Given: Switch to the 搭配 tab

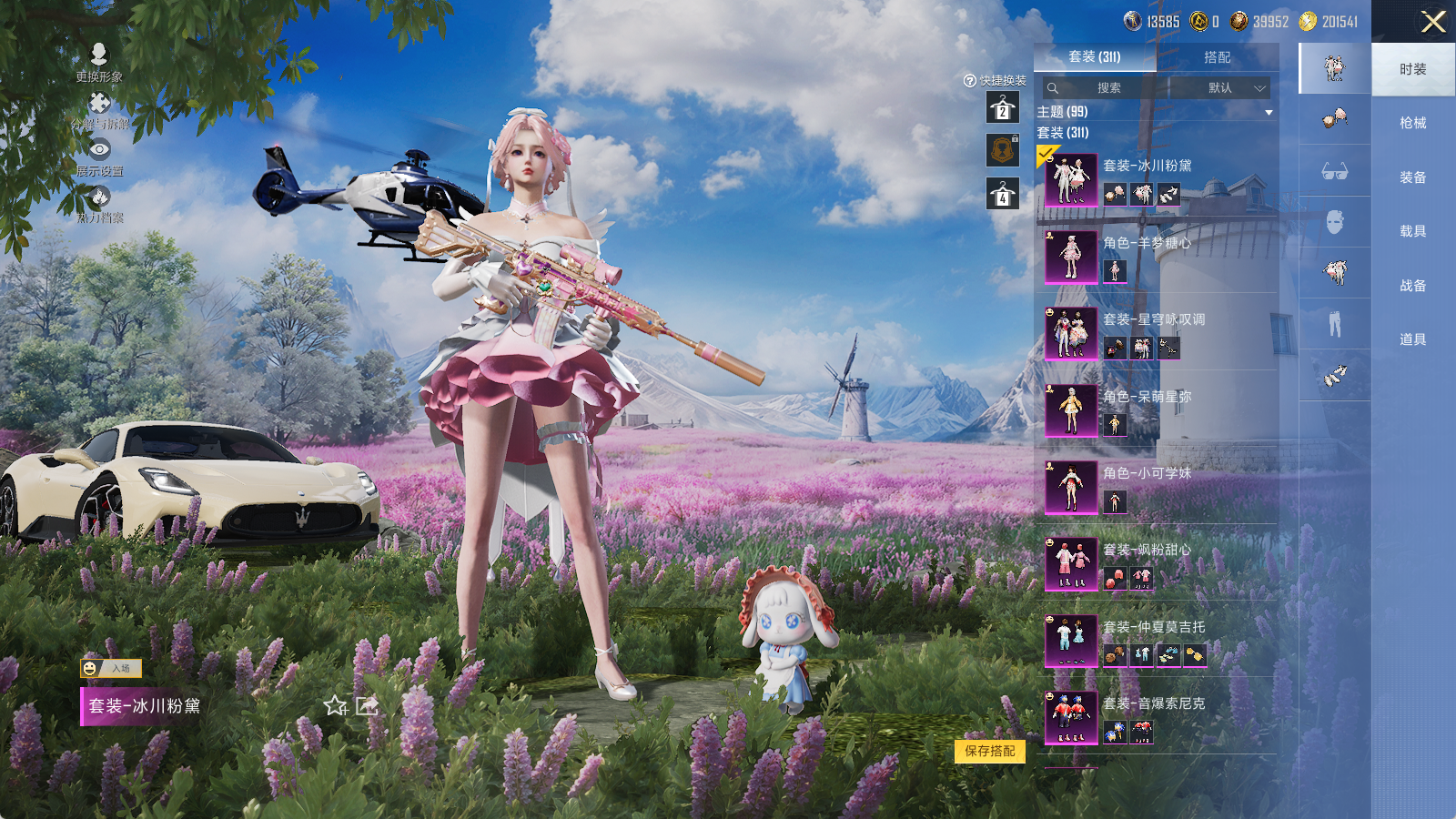Looking at the screenshot, I should point(1217,57).
